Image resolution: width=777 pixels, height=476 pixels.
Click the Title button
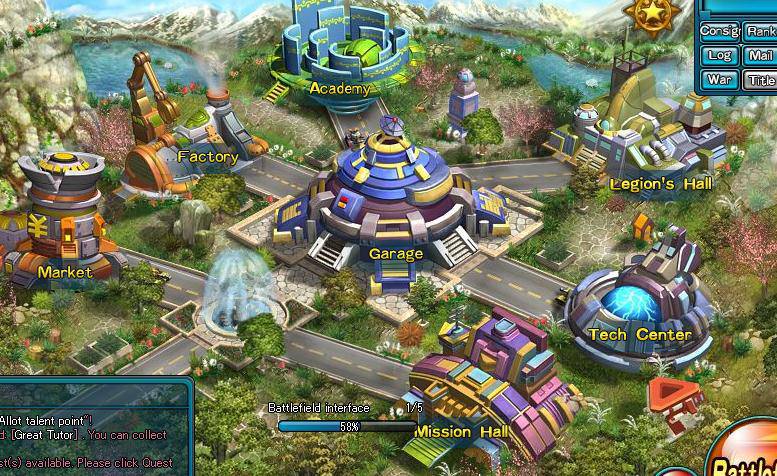[760, 80]
